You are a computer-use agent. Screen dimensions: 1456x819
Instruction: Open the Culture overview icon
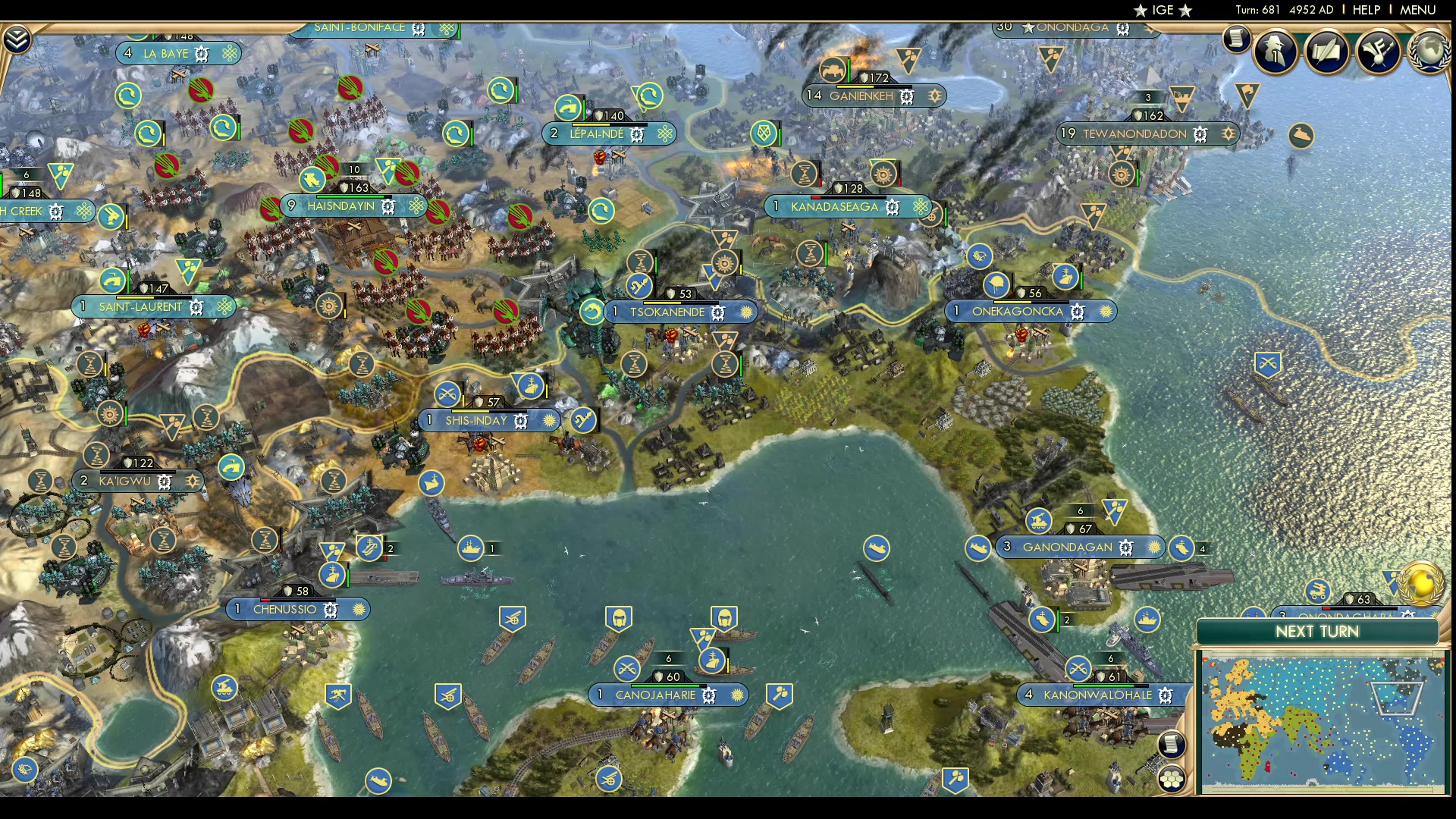(1379, 52)
